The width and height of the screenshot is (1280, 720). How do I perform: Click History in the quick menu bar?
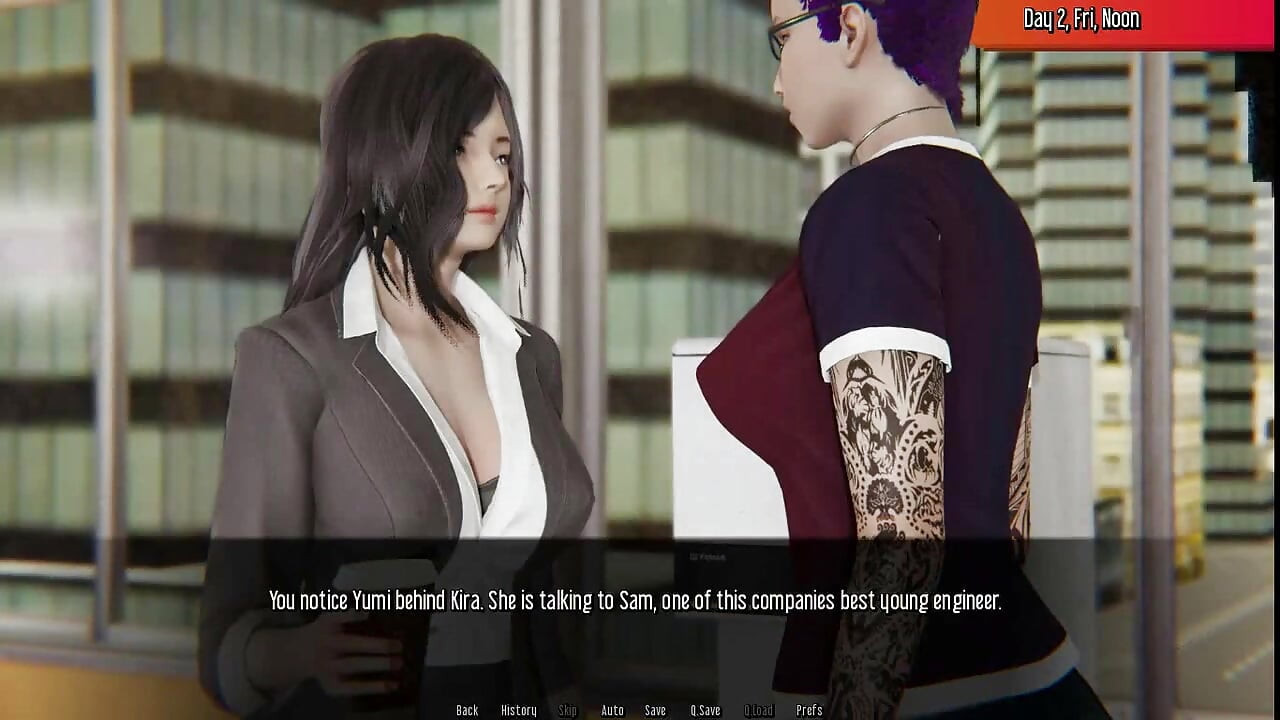pyautogui.click(x=518, y=710)
